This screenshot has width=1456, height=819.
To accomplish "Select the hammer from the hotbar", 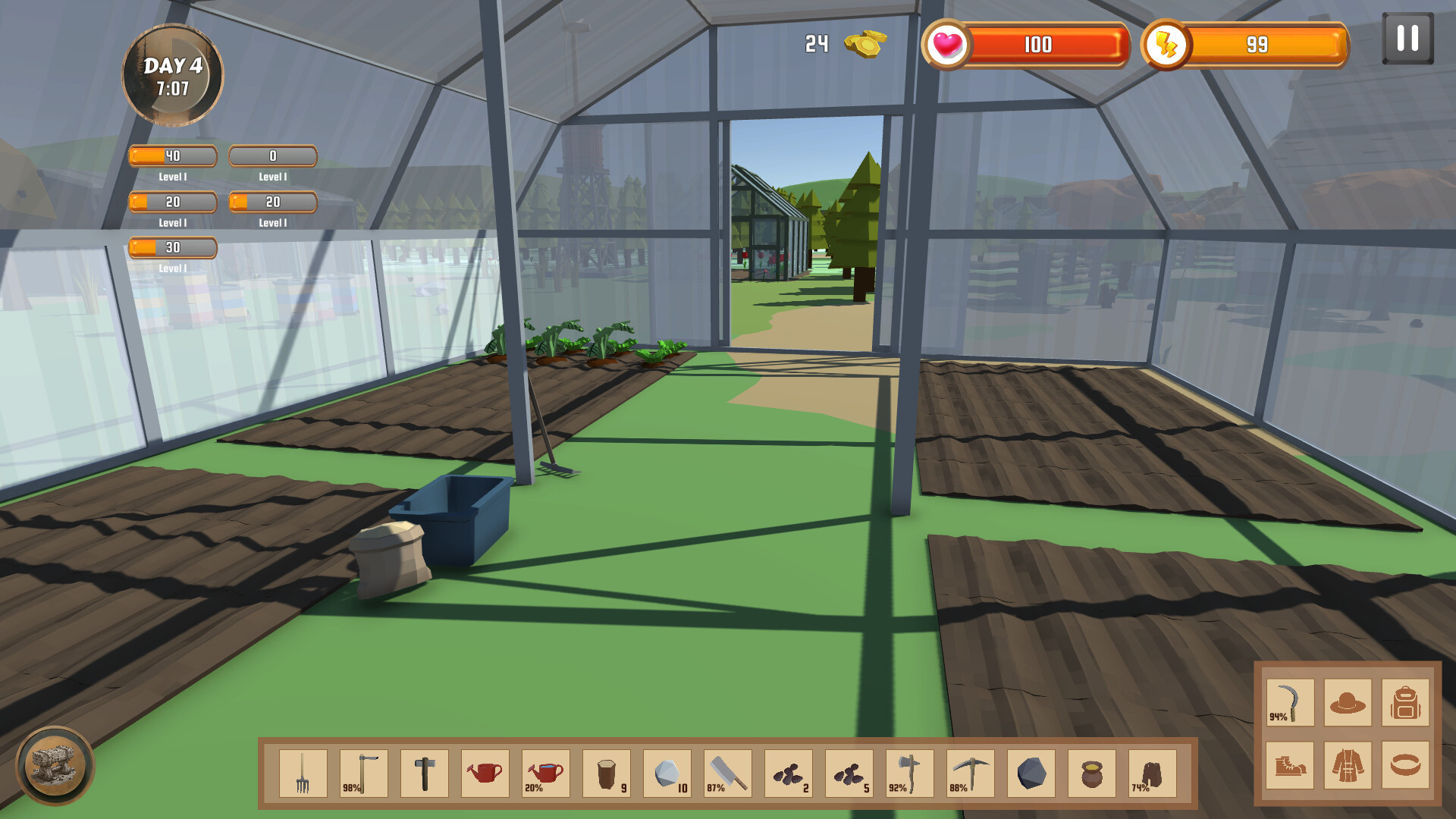I will tap(425, 773).
